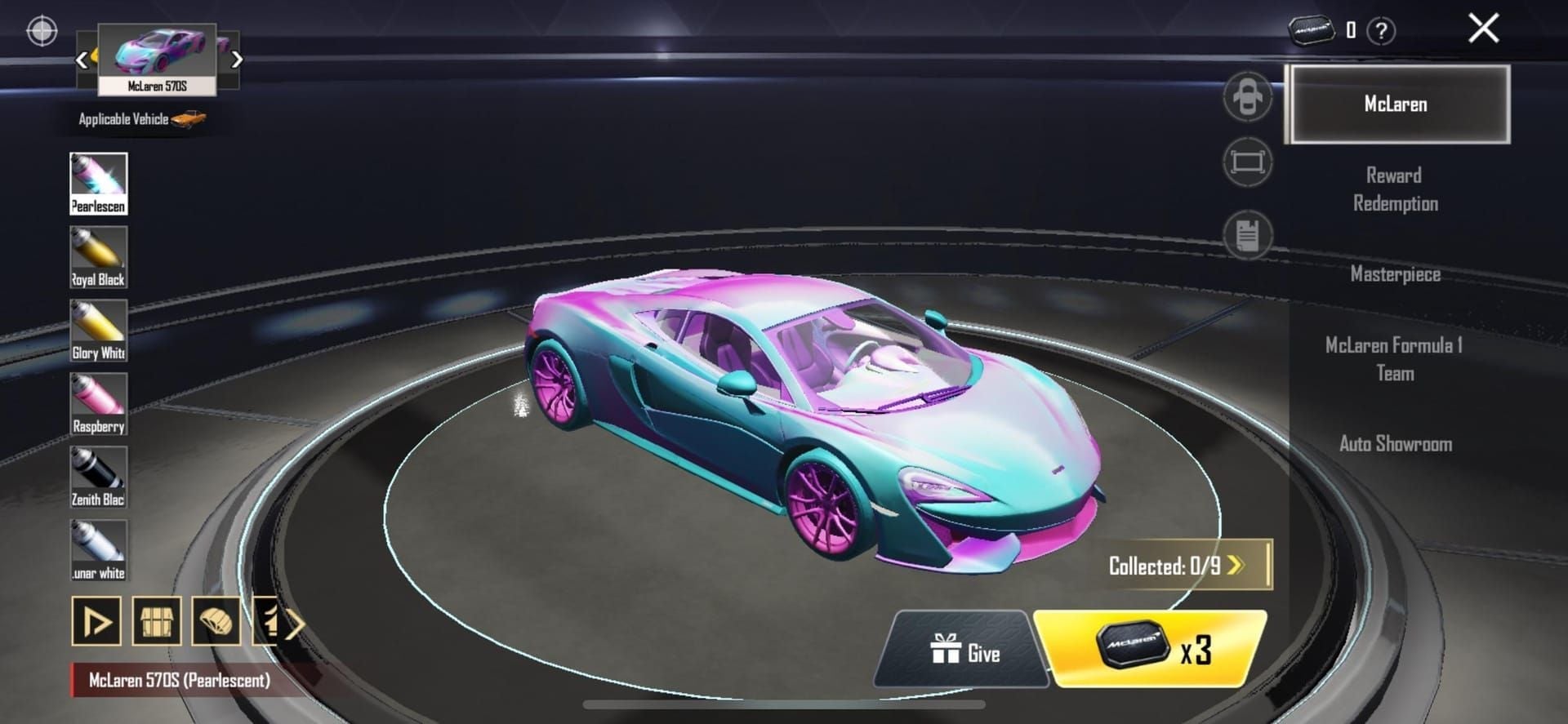Viewport: 1568px width, 724px height.
Task: Activate the fullscreen view frame icon
Action: pos(1247,162)
